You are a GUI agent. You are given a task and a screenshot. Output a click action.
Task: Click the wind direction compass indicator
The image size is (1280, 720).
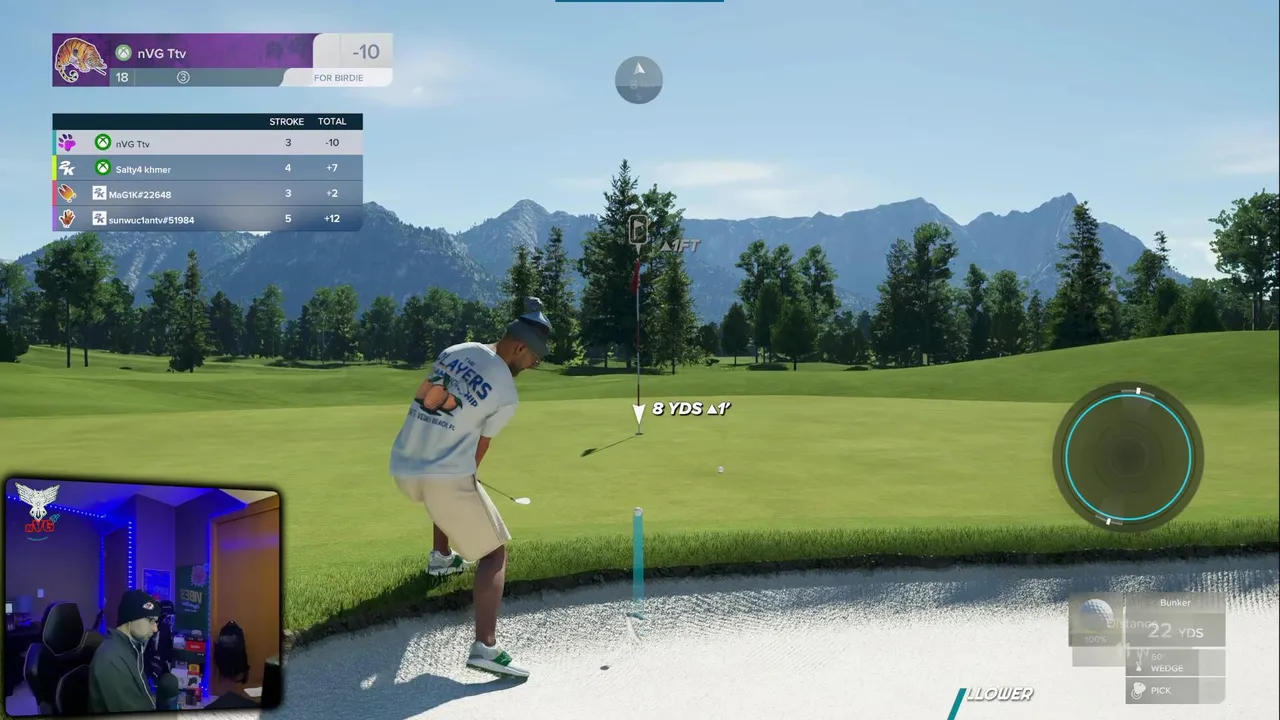click(638, 80)
